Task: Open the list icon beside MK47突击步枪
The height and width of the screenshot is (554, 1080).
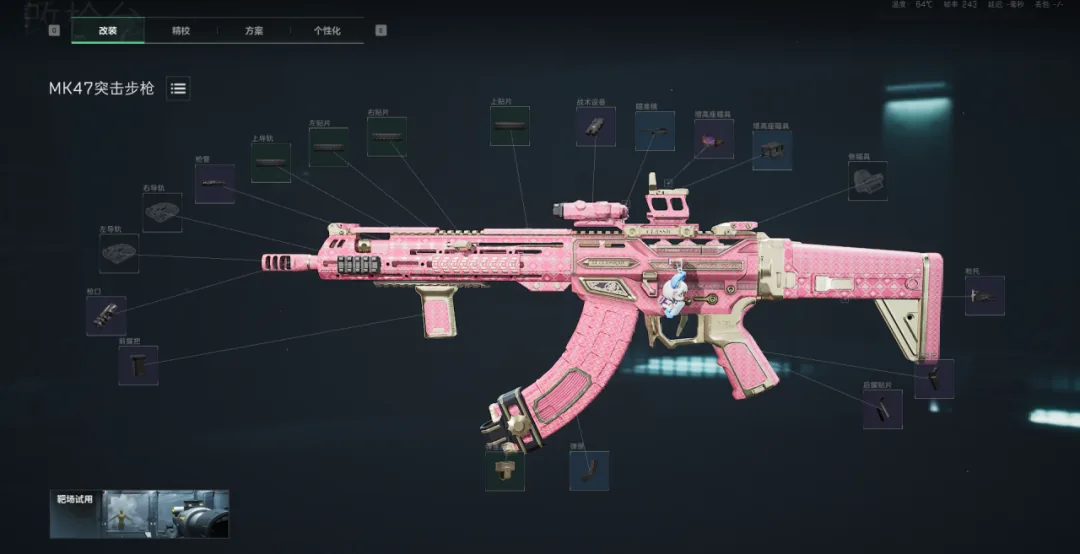Action: tap(178, 89)
